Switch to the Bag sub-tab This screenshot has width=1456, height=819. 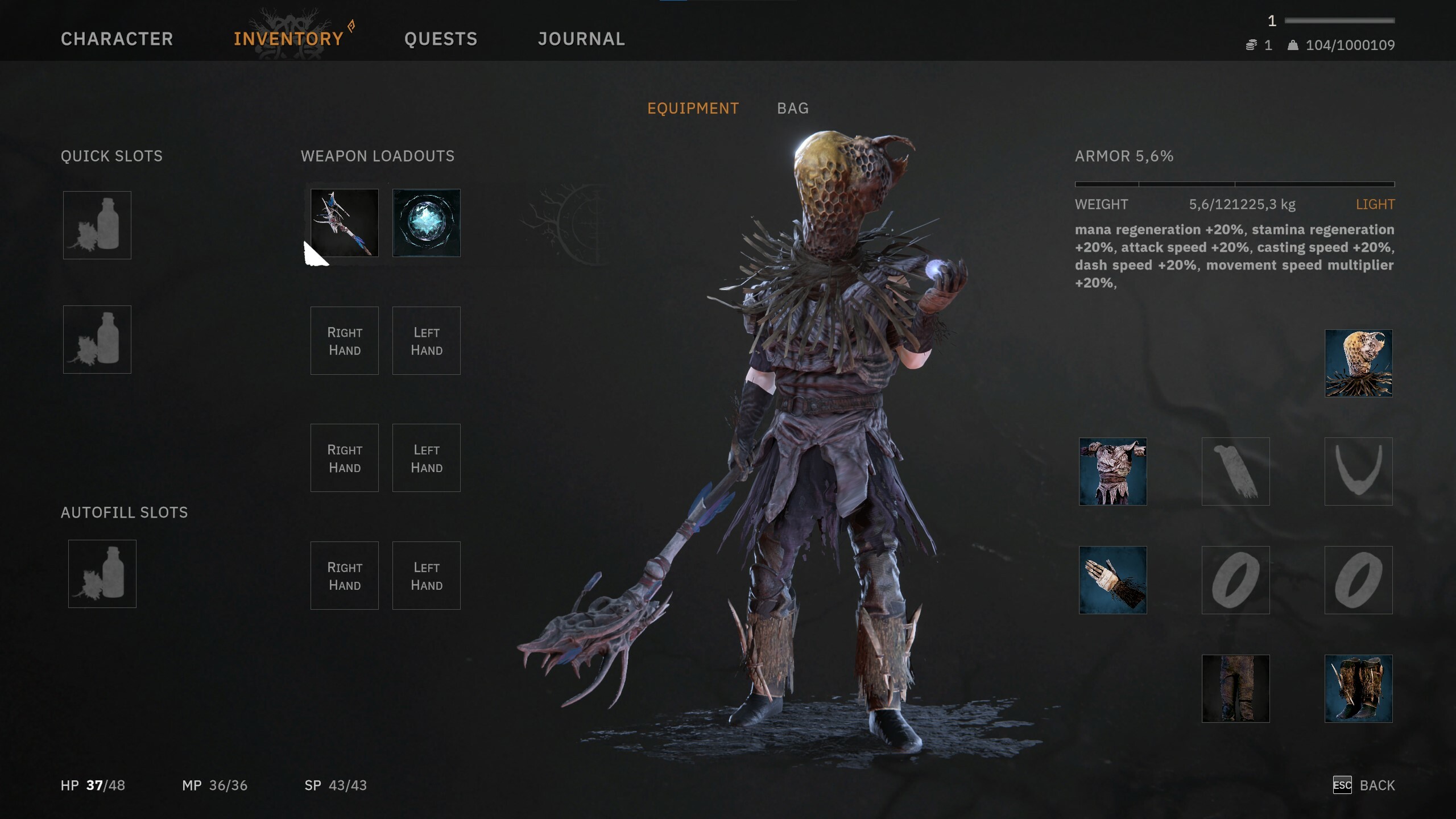pos(793,108)
